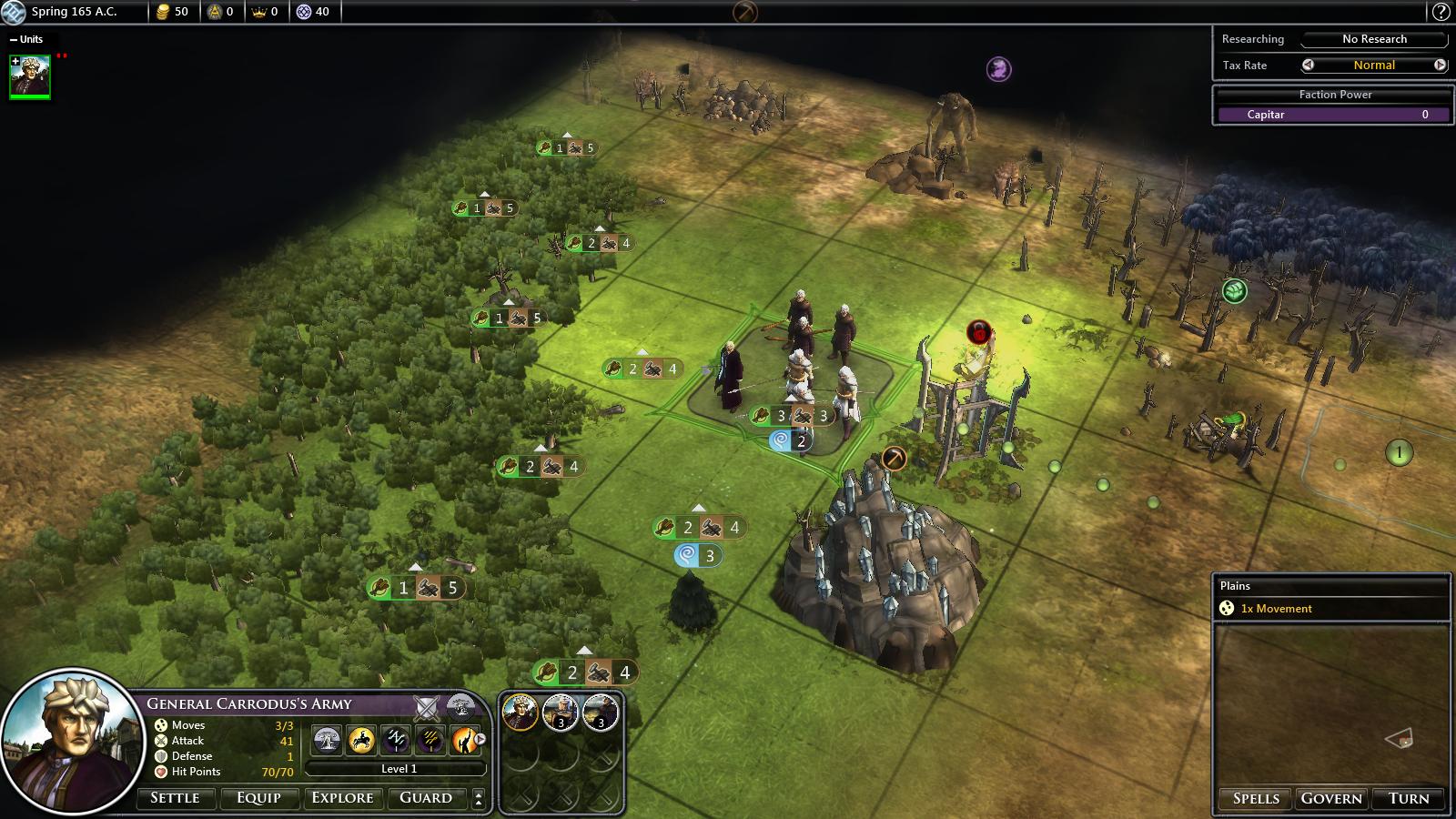Collapse the Units list
This screenshot has width=1456, height=819.
pos(14,39)
